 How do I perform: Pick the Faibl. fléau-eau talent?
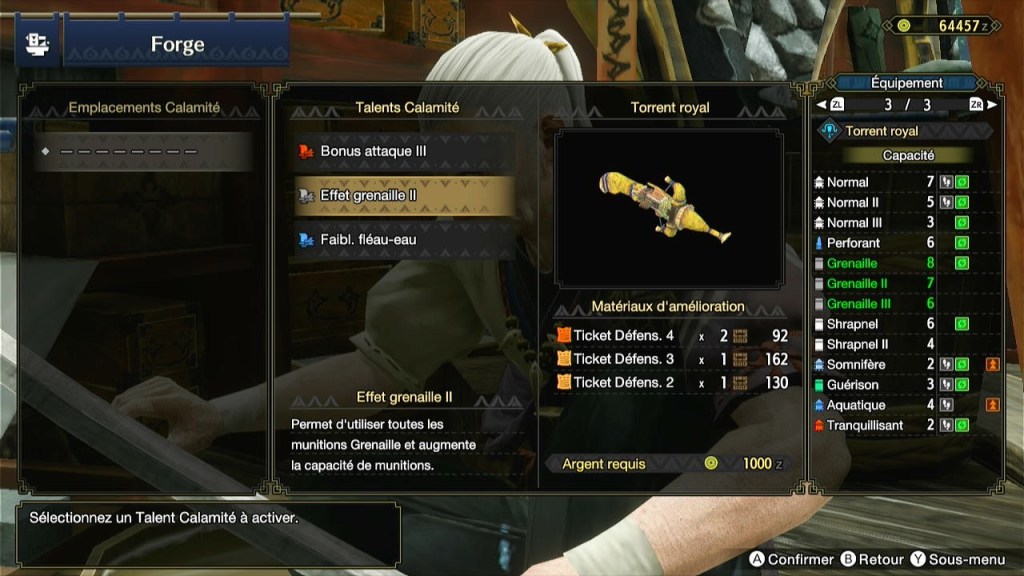404,240
